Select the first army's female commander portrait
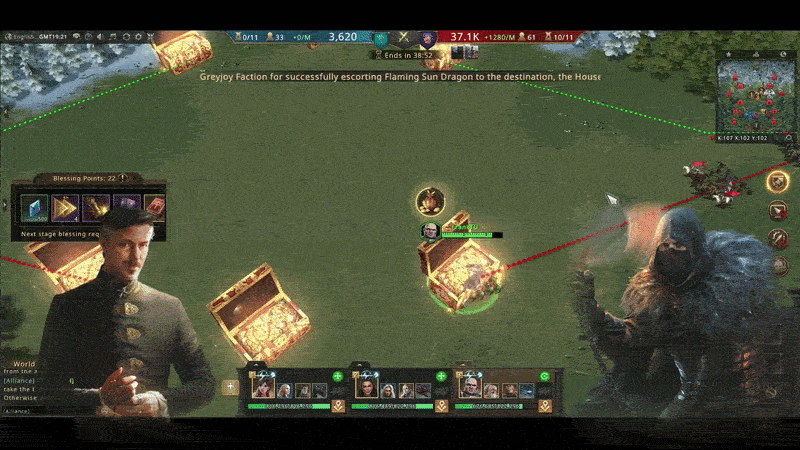The image size is (800, 450). point(263,389)
